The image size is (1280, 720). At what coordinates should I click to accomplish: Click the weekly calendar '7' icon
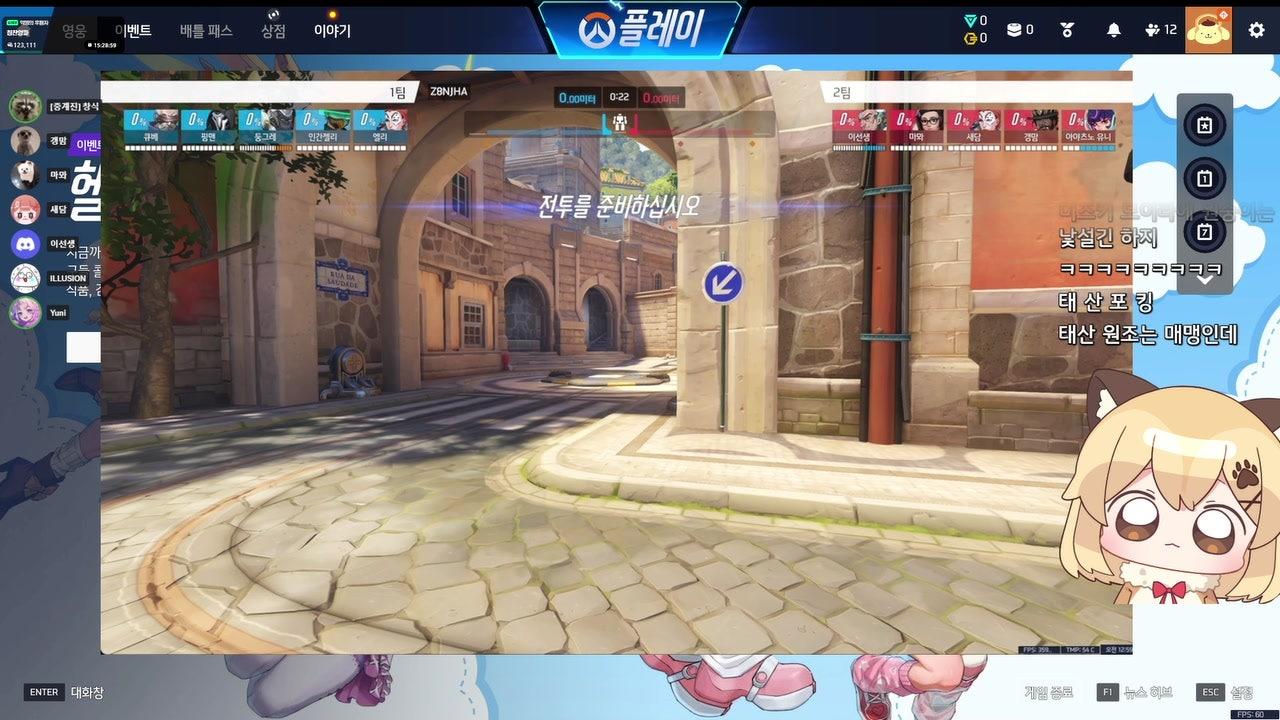(1205, 231)
